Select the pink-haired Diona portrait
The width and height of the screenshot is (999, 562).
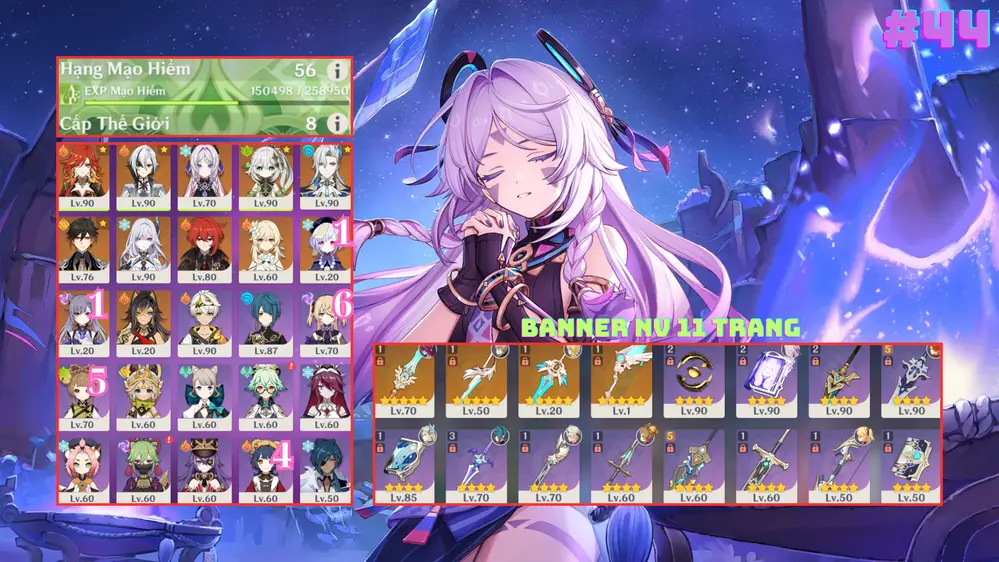click(84, 466)
